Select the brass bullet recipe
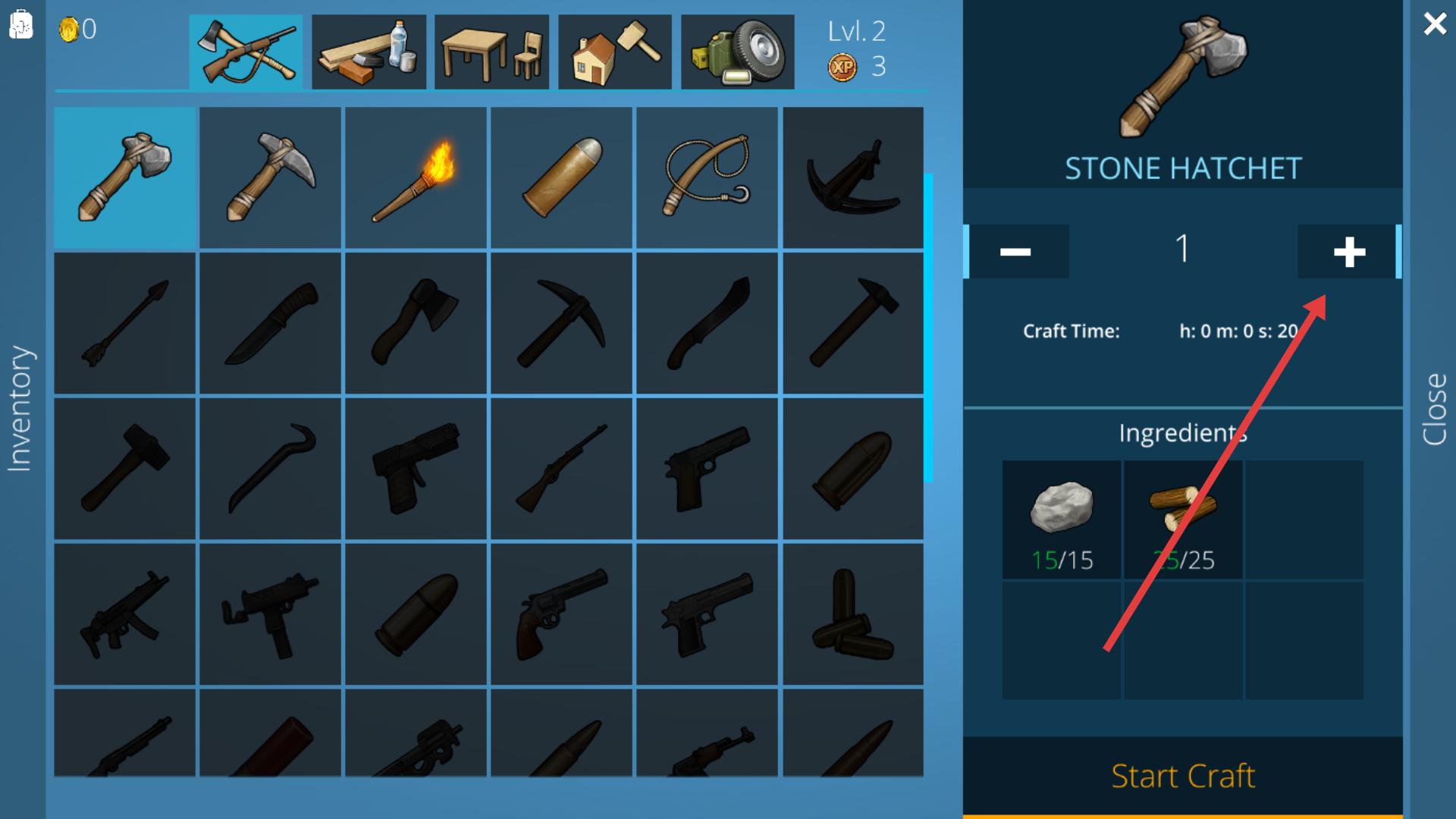Screen dimensions: 1456x819 coord(561,177)
